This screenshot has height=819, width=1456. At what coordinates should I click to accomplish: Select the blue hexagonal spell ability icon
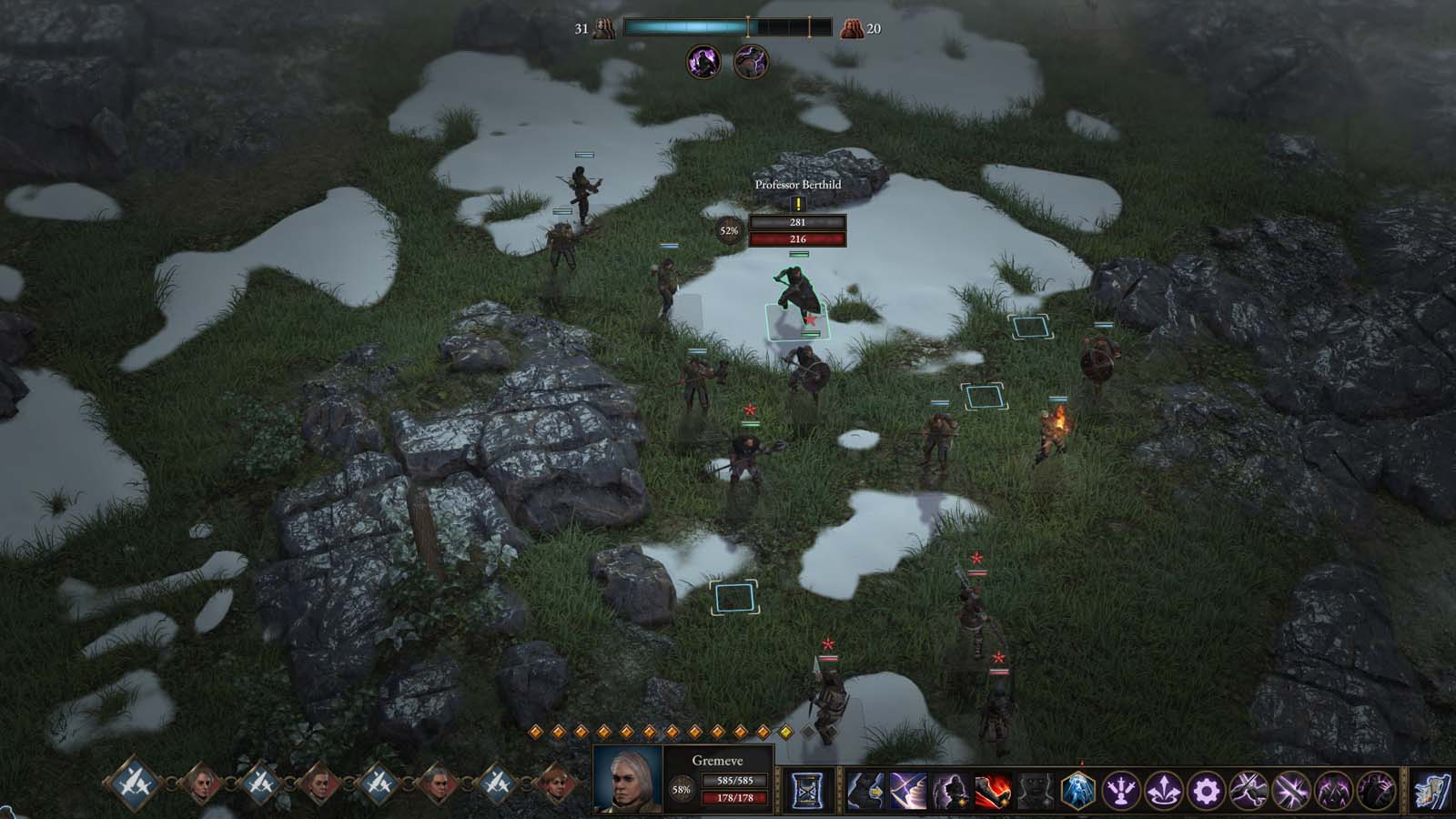(1077, 792)
